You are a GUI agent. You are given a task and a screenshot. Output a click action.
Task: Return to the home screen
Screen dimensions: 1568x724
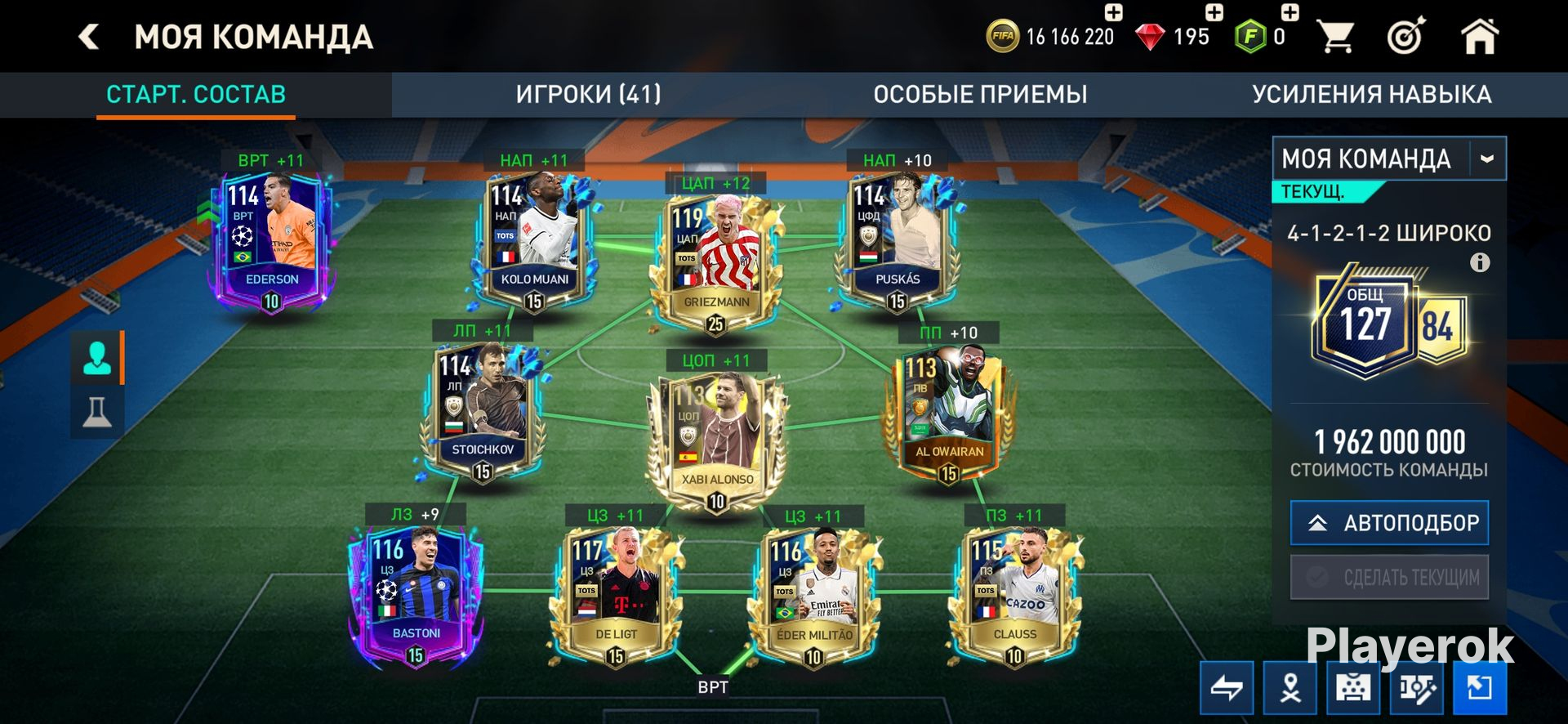pyautogui.click(x=1479, y=37)
